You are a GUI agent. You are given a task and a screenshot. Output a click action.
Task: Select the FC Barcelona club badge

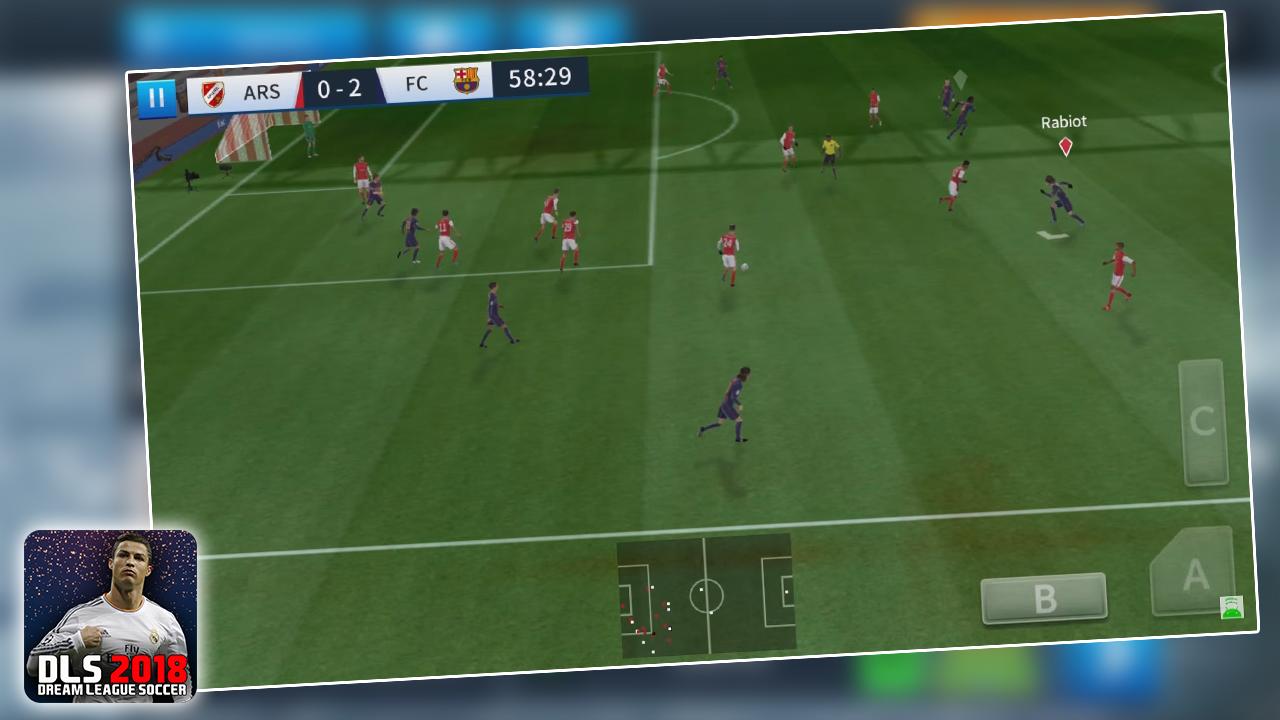point(464,82)
